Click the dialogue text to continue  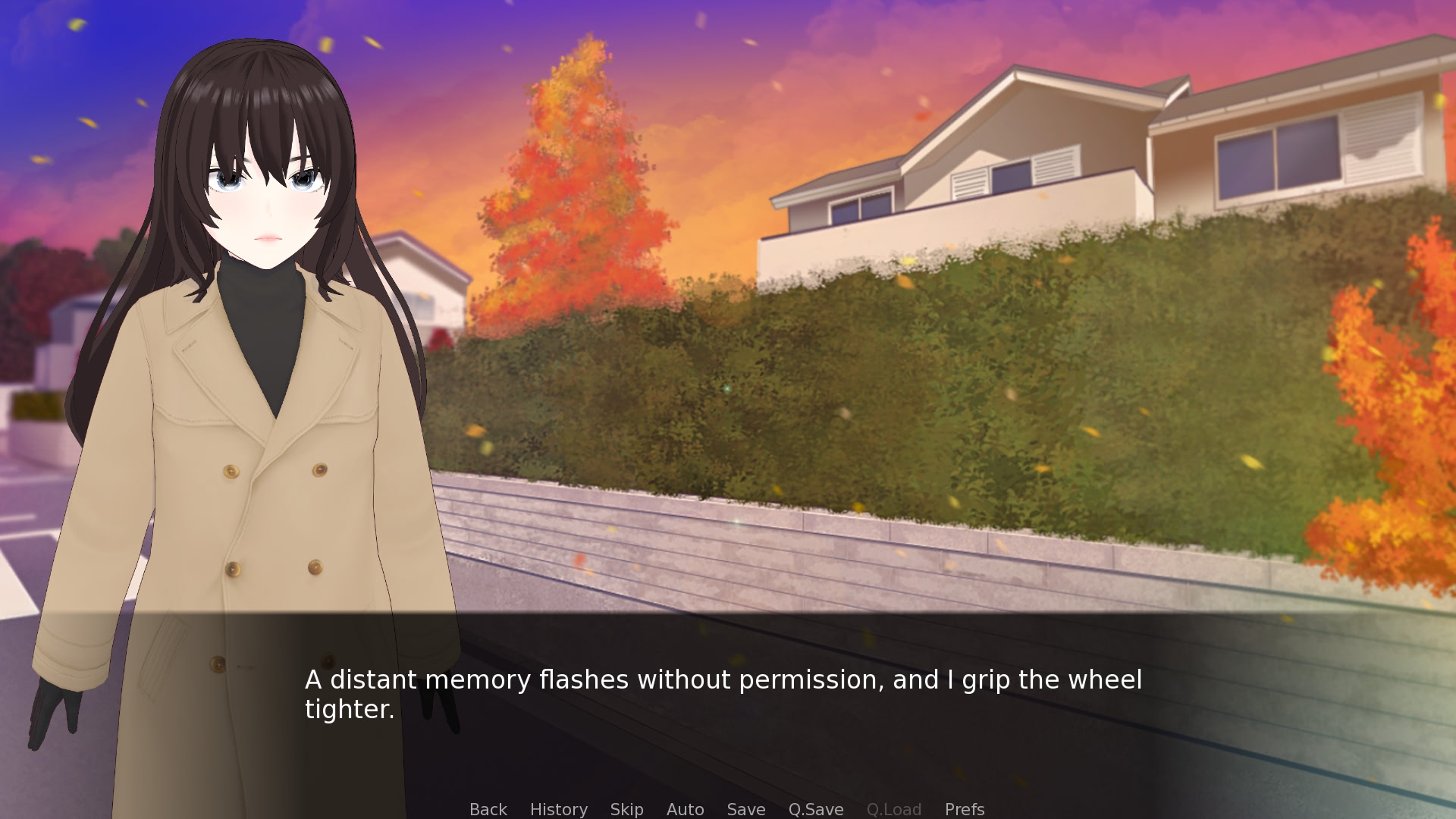tap(723, 694)
